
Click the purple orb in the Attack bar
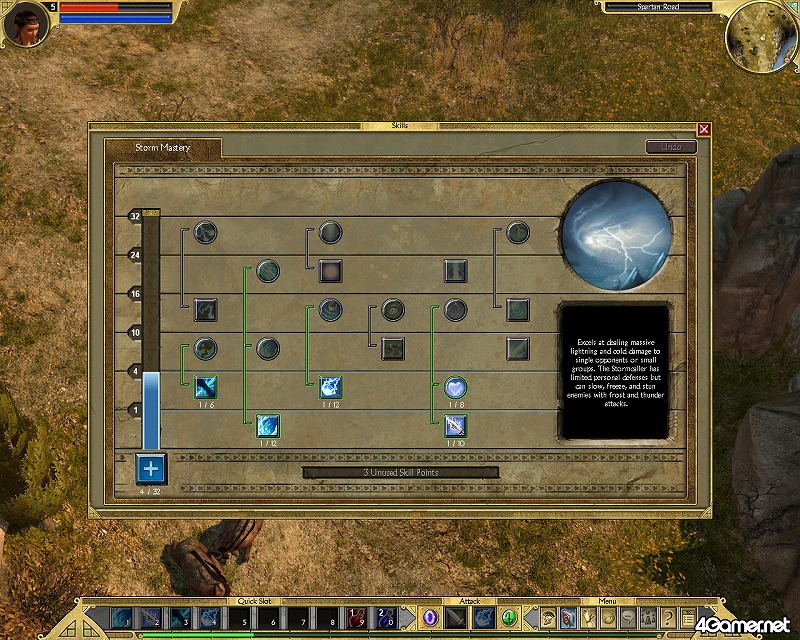[431, 617]
